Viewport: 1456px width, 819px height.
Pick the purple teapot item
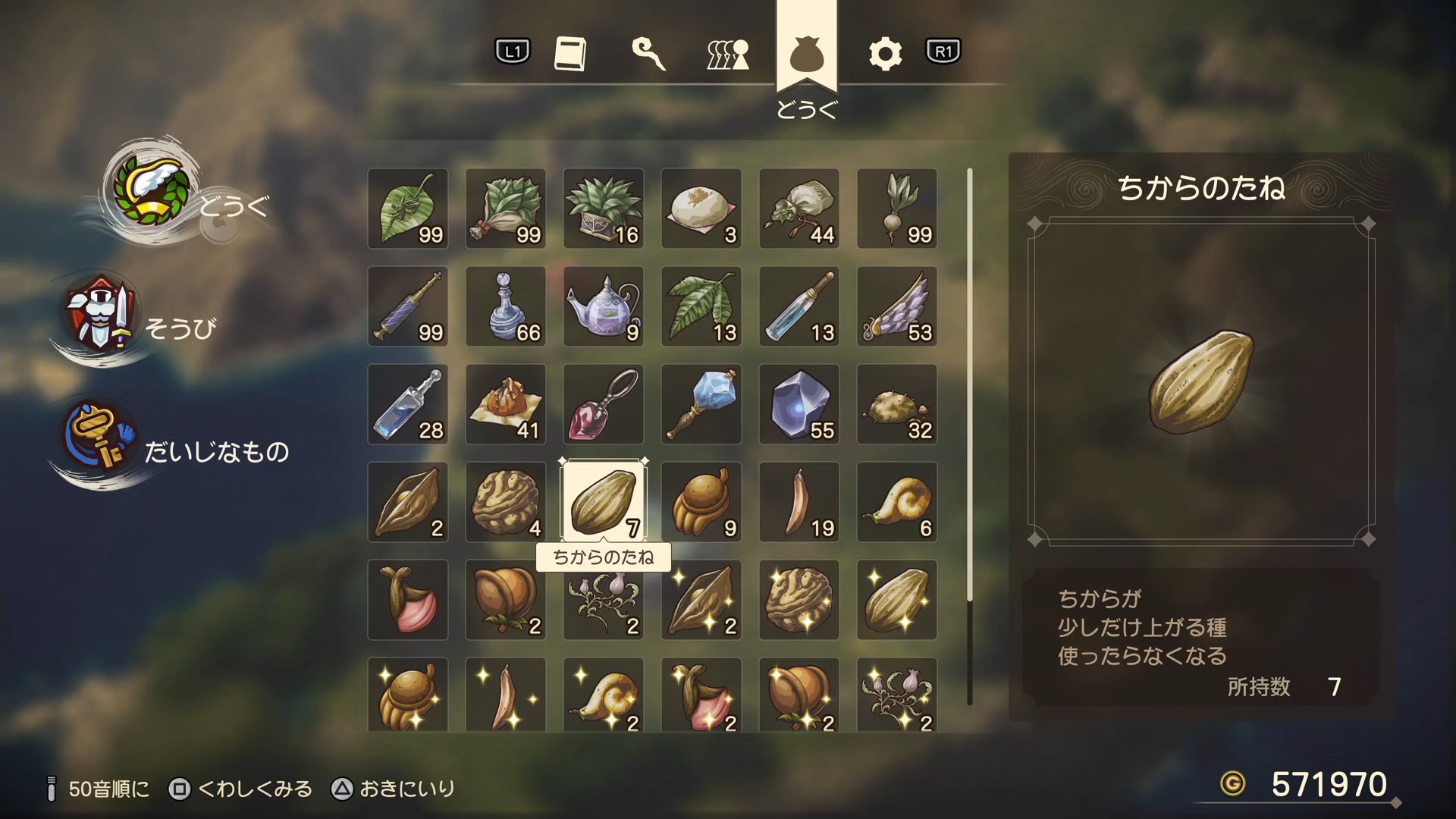(x=604, y=306)
